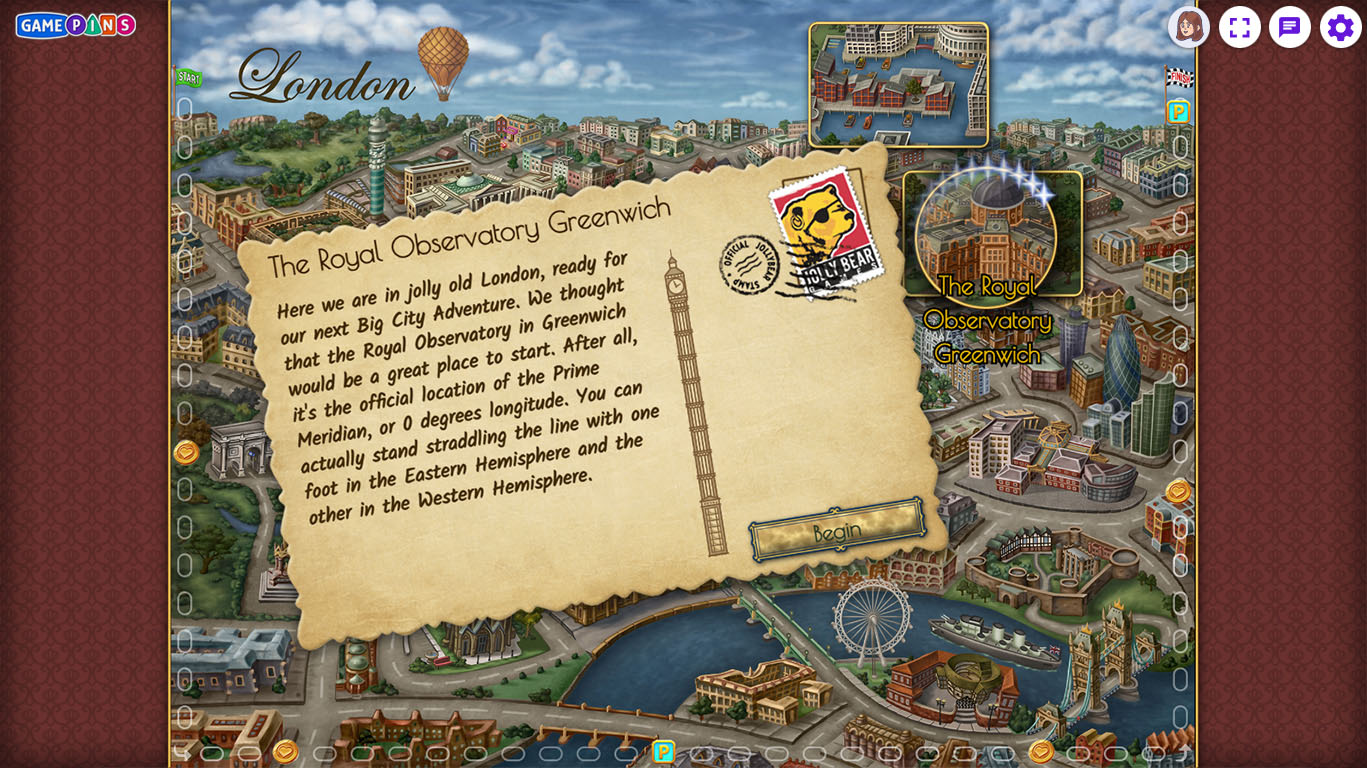Toggle fullscreen mode
The image size is (1367, 768).
(x=1239, y=27)
